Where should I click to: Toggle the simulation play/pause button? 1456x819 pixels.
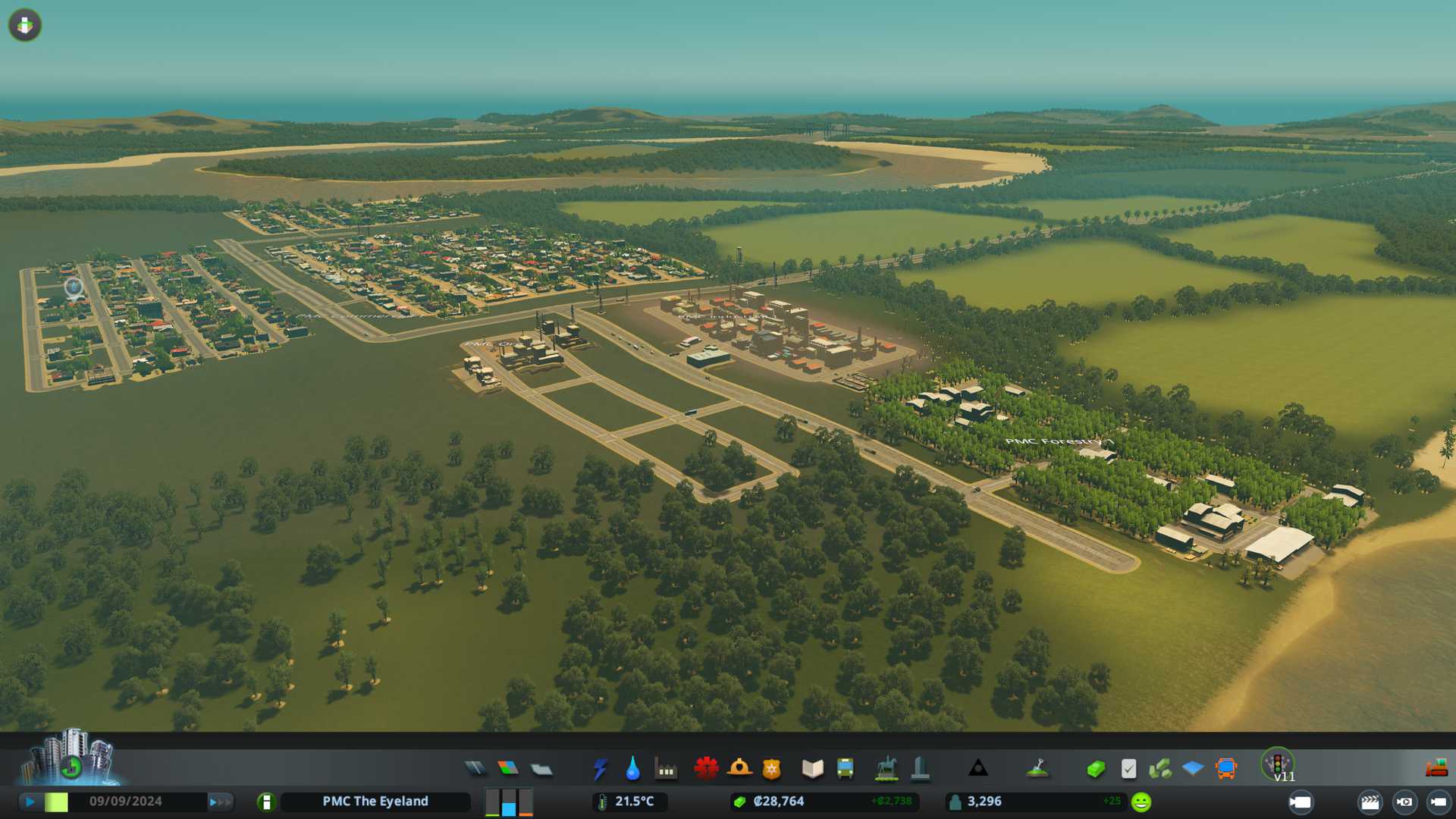(x=30, y=802)
